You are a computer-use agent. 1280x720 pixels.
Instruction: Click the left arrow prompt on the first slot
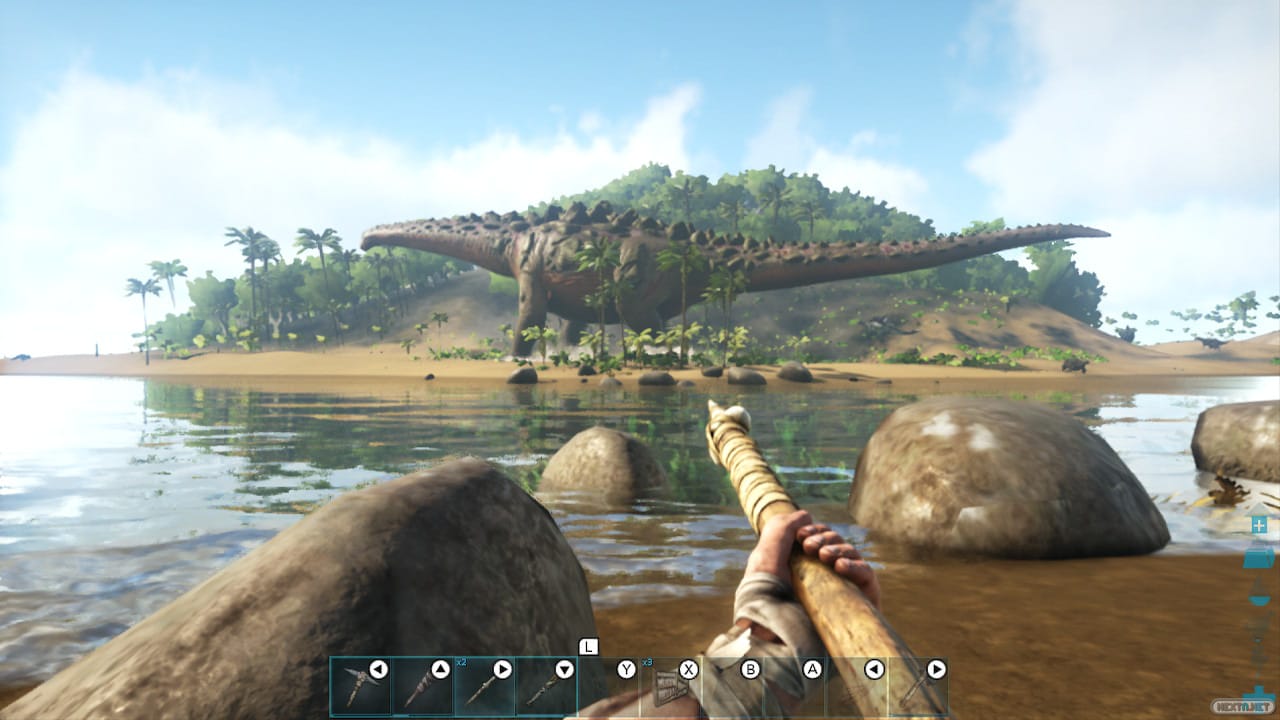click(377, 668)
